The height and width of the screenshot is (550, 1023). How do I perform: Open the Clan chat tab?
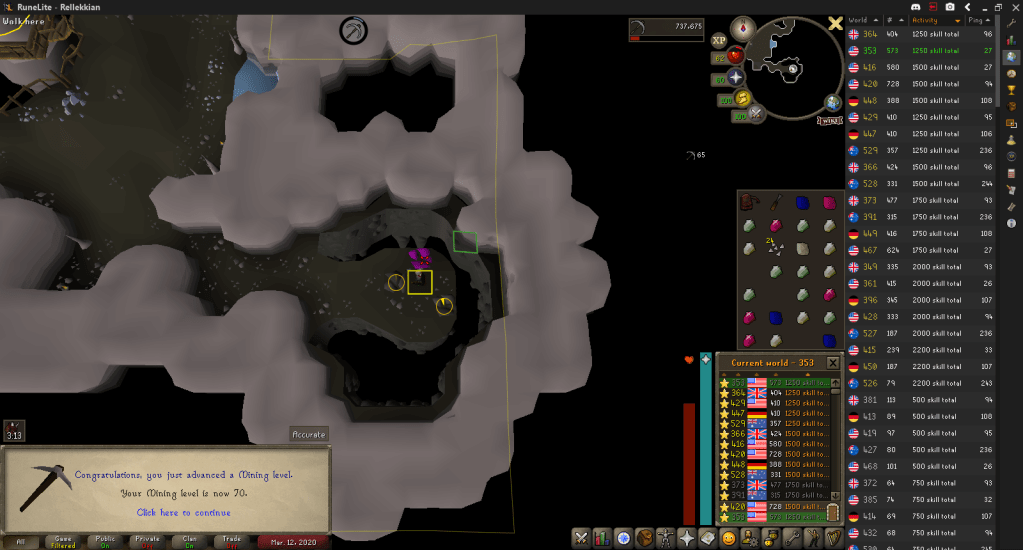click(x=190, y=541)
